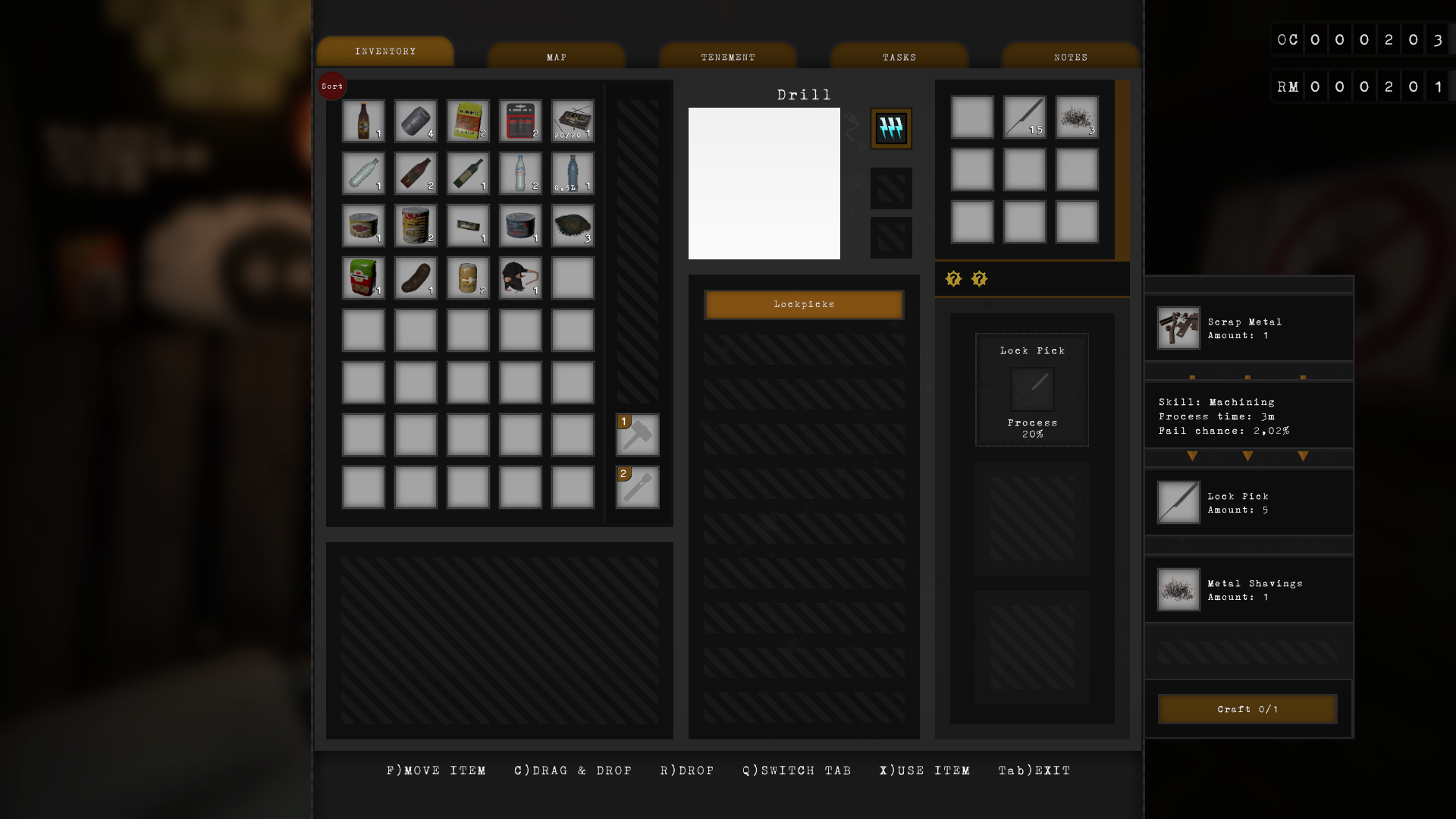
Task: Switch to the Tenement tab
Action: click(x=727, y=55)
